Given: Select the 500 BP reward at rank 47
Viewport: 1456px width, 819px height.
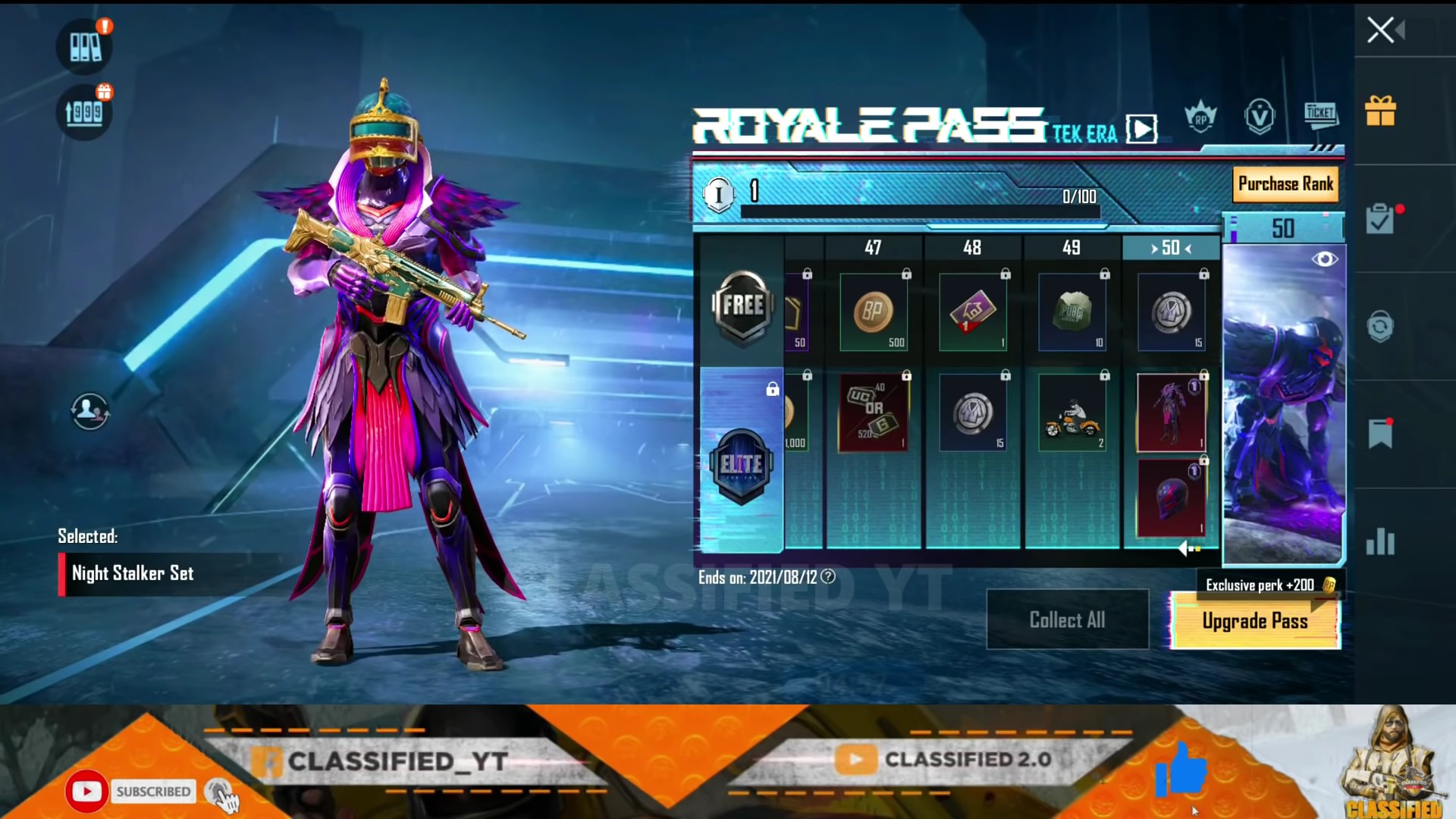Looking at the screenshot, I should pos(874,312).
